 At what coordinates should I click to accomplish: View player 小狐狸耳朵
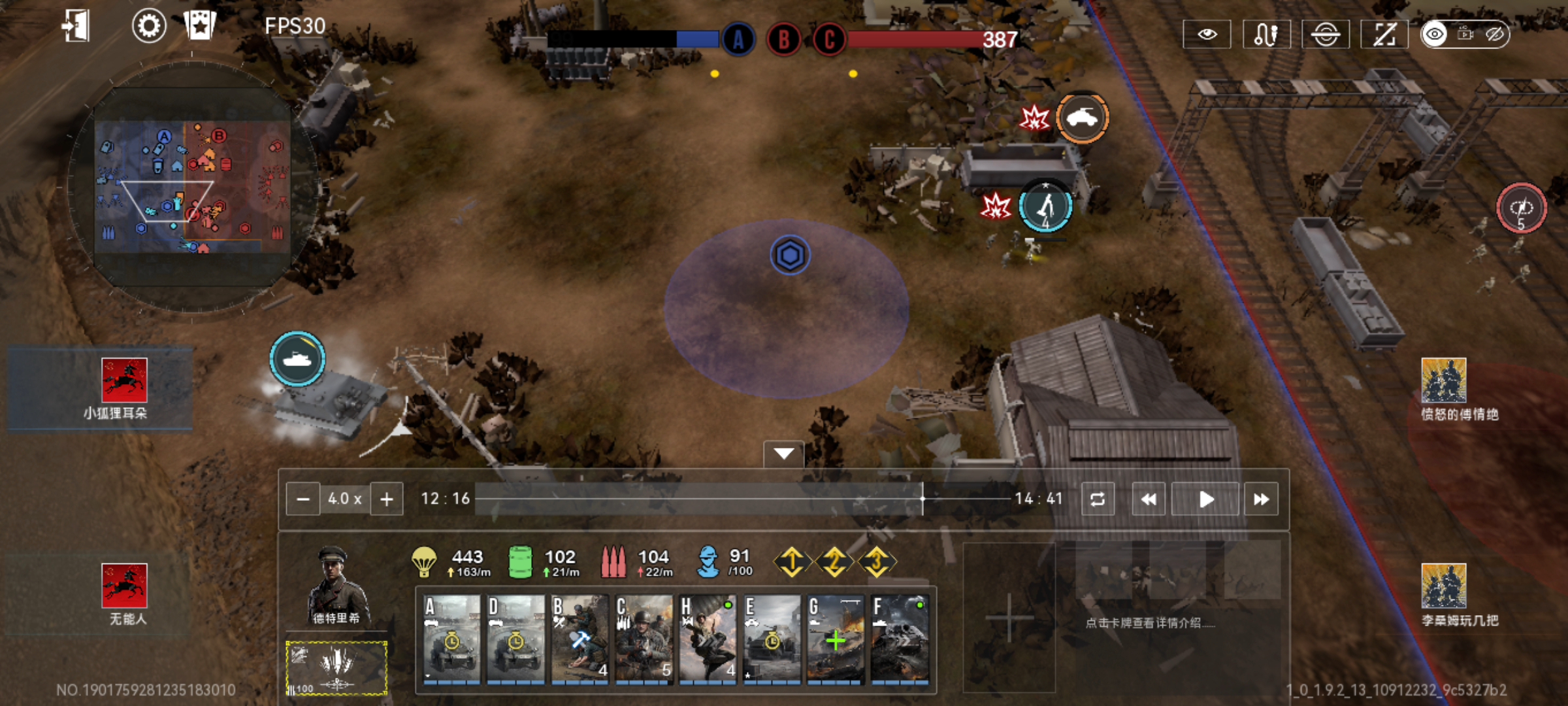(x=124, y=389)
